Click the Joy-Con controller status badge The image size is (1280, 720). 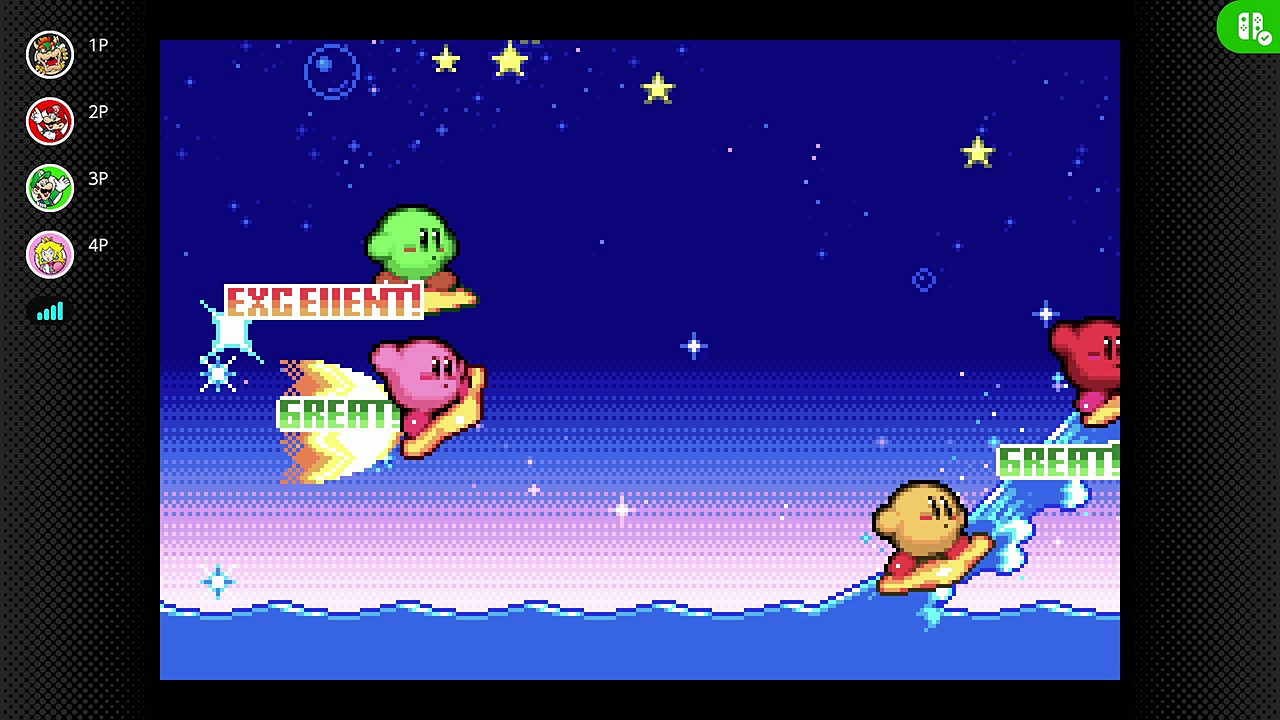pos(1250,27)
